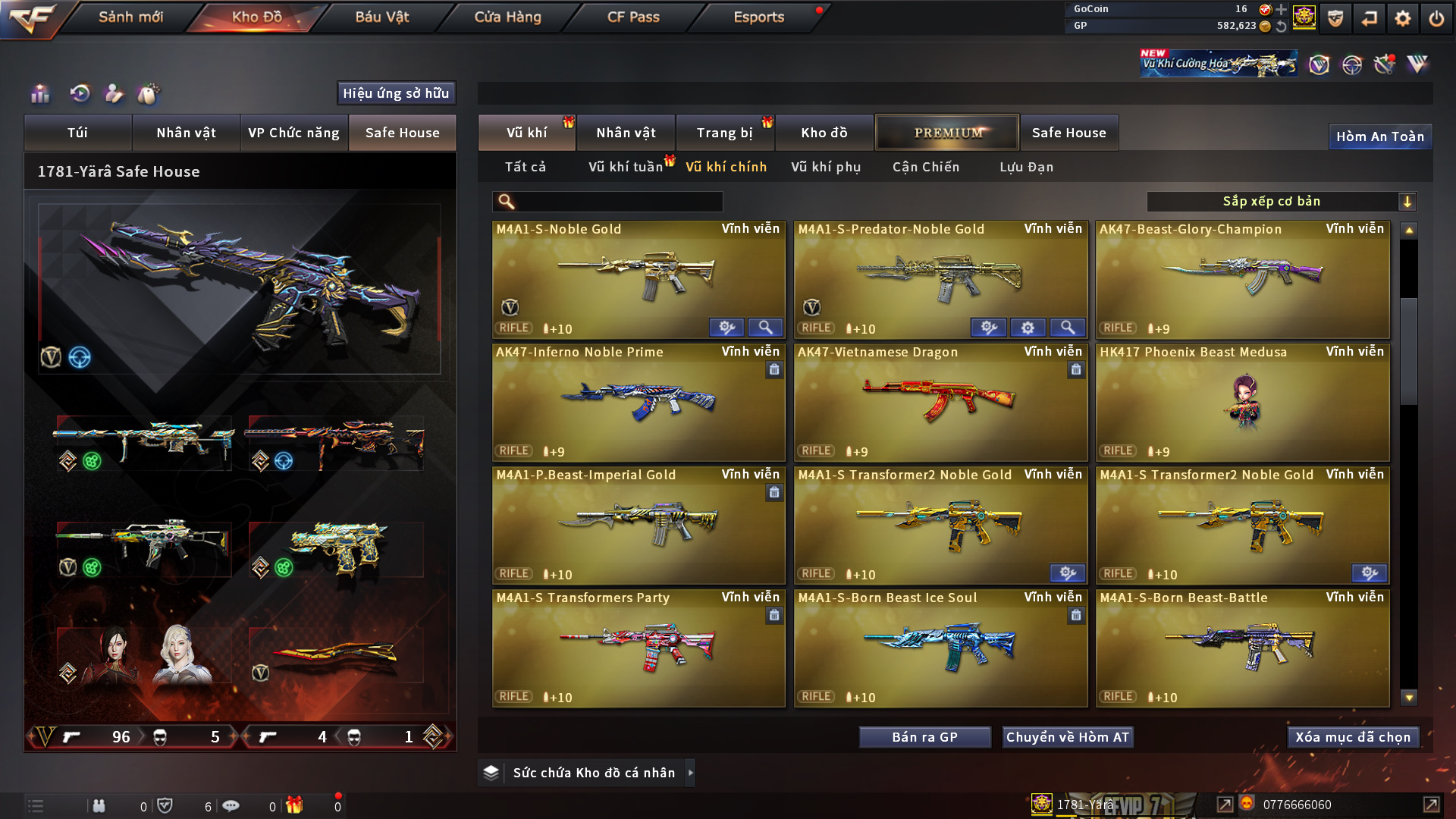Switch to the Báu Vật menu
Viewport: 1456px width, 819px height.
382,17
